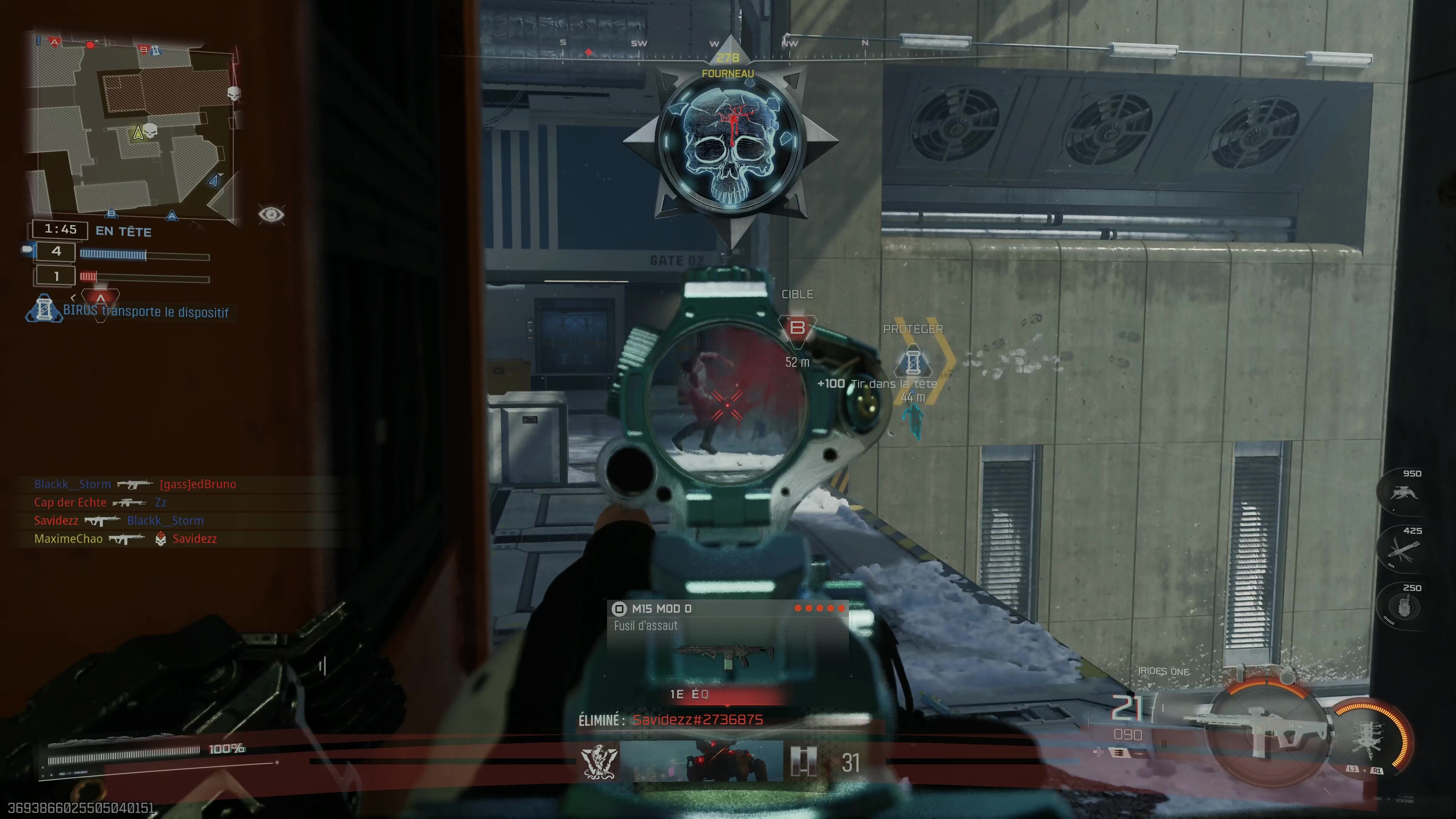Select the eye spectator icon
The width and height of the screenshot is (1456, 819).
tap(271, 214)
